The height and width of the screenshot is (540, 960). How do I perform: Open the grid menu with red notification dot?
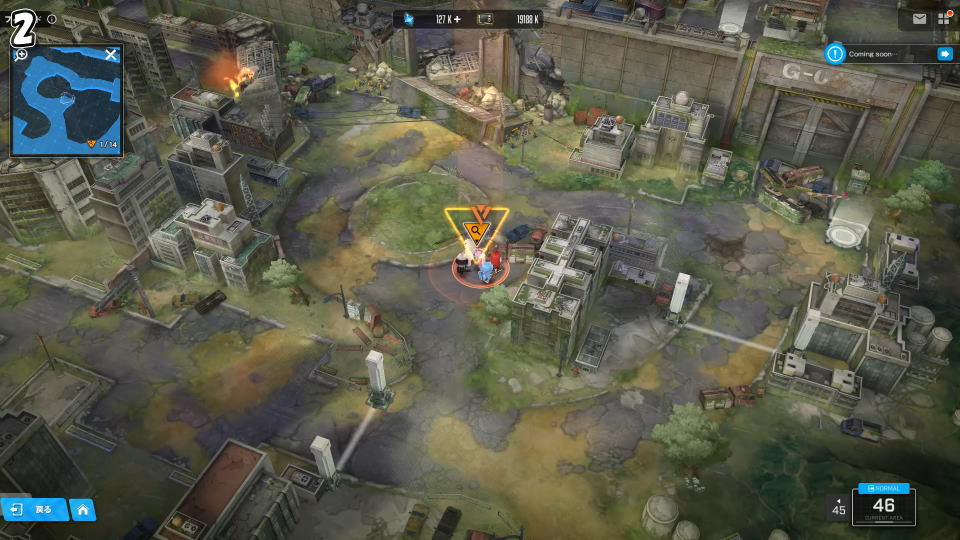click(943, 18)
